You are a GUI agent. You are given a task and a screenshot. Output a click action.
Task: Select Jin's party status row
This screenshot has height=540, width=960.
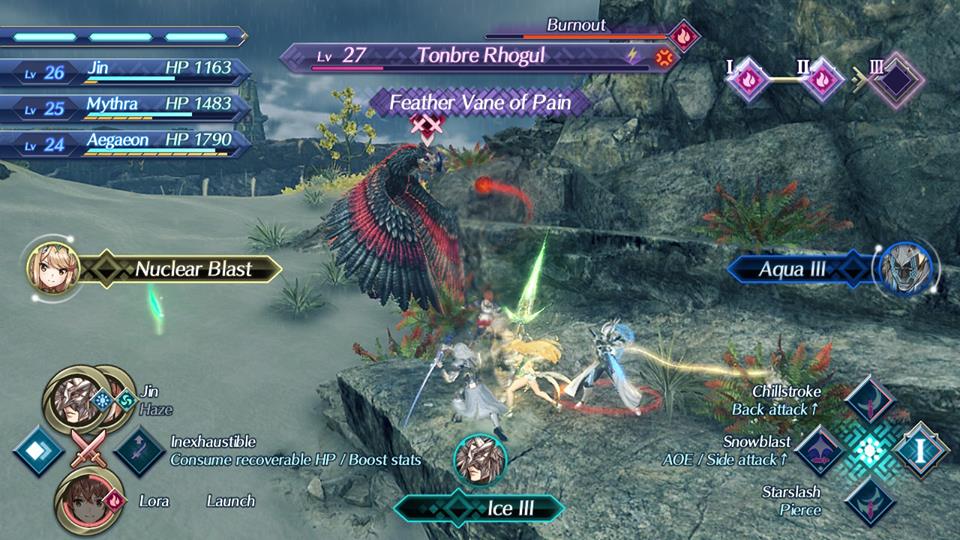pyautogui.click(x=124, y=71)
